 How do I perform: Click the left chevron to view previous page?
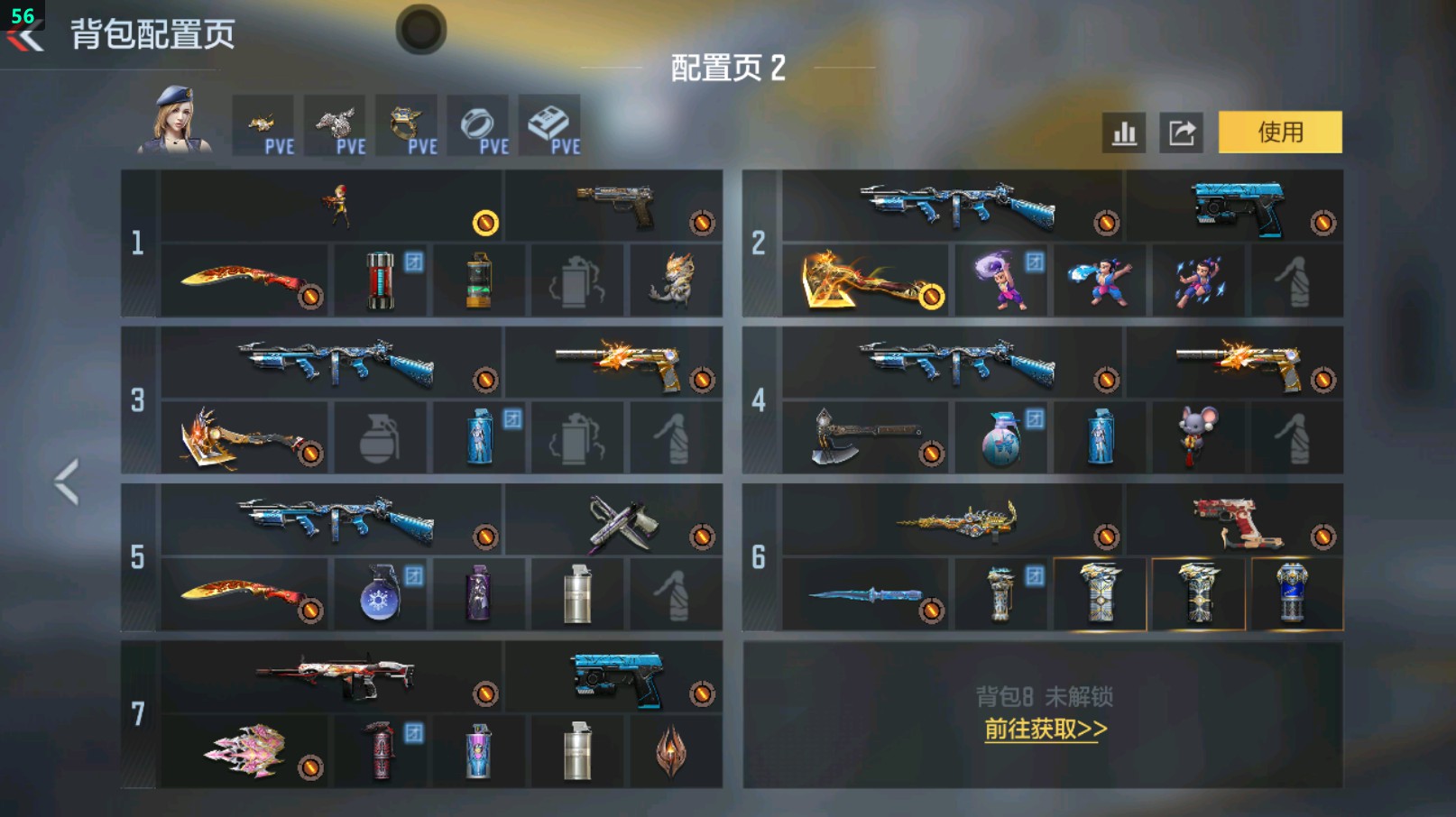coord(65,482)
